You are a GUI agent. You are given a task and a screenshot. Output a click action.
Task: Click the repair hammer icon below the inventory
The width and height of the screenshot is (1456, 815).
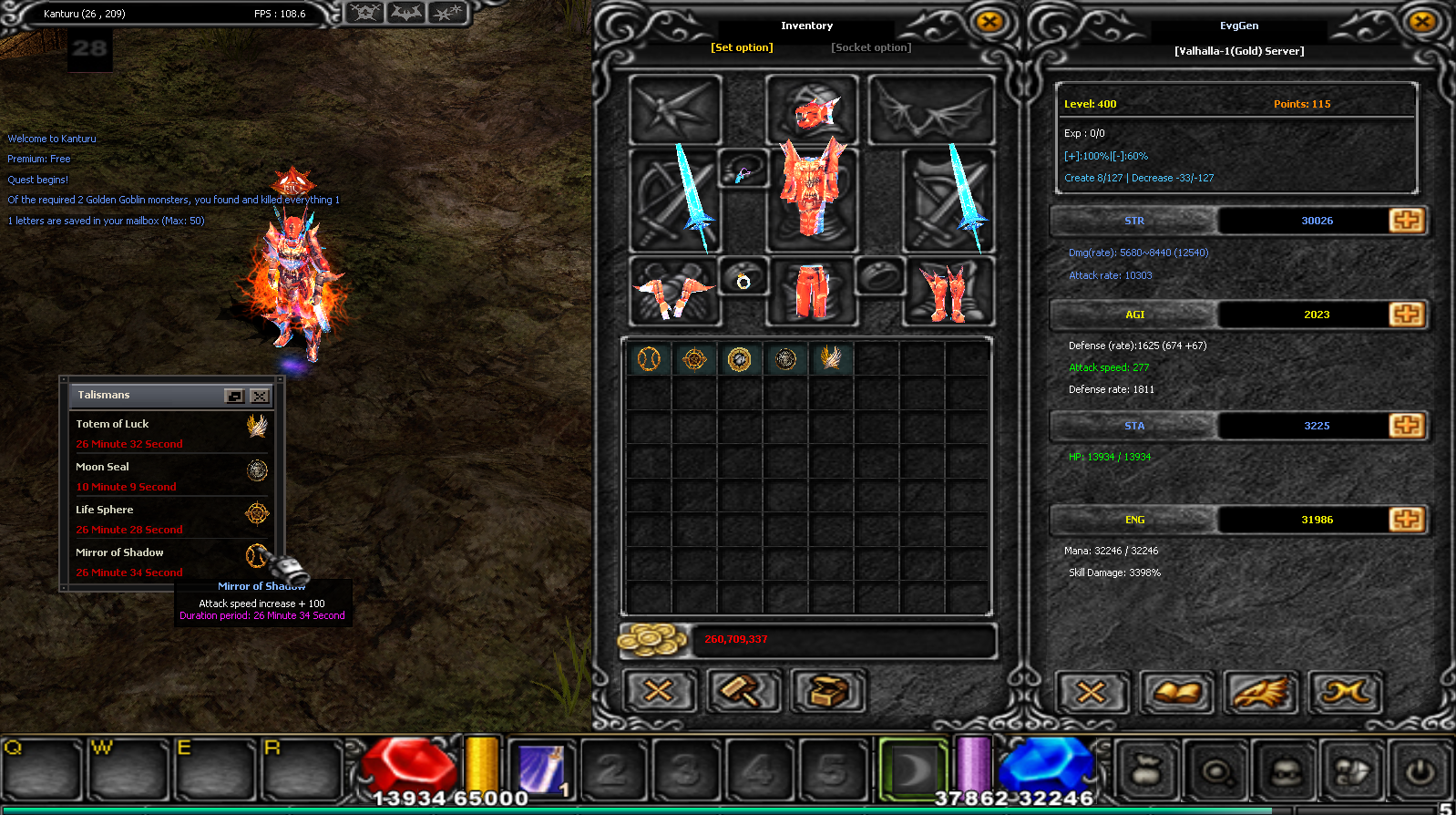pos(743,691)
